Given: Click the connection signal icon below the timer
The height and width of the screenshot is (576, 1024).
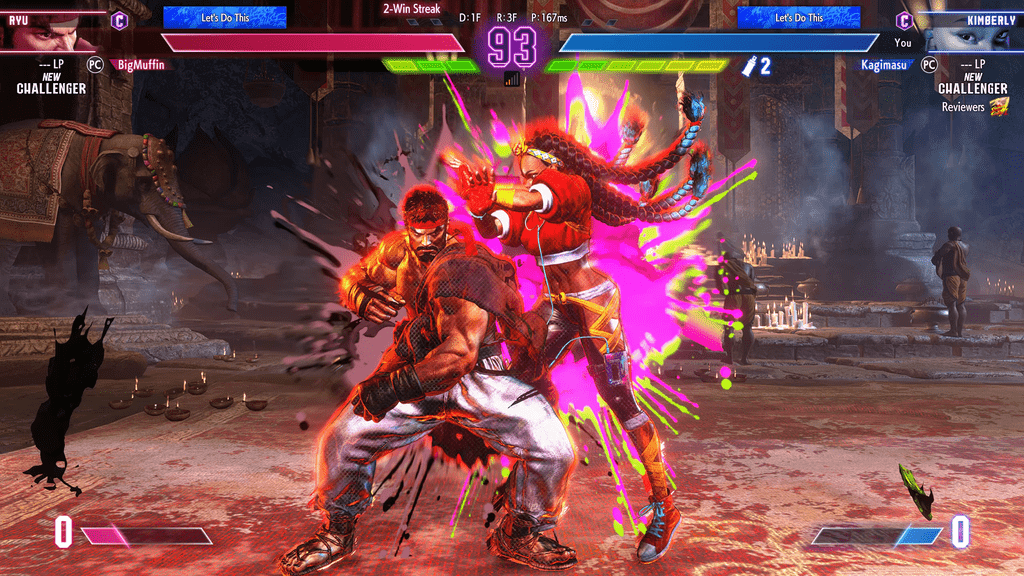Looking at the screenshot, I should [512, 78].
